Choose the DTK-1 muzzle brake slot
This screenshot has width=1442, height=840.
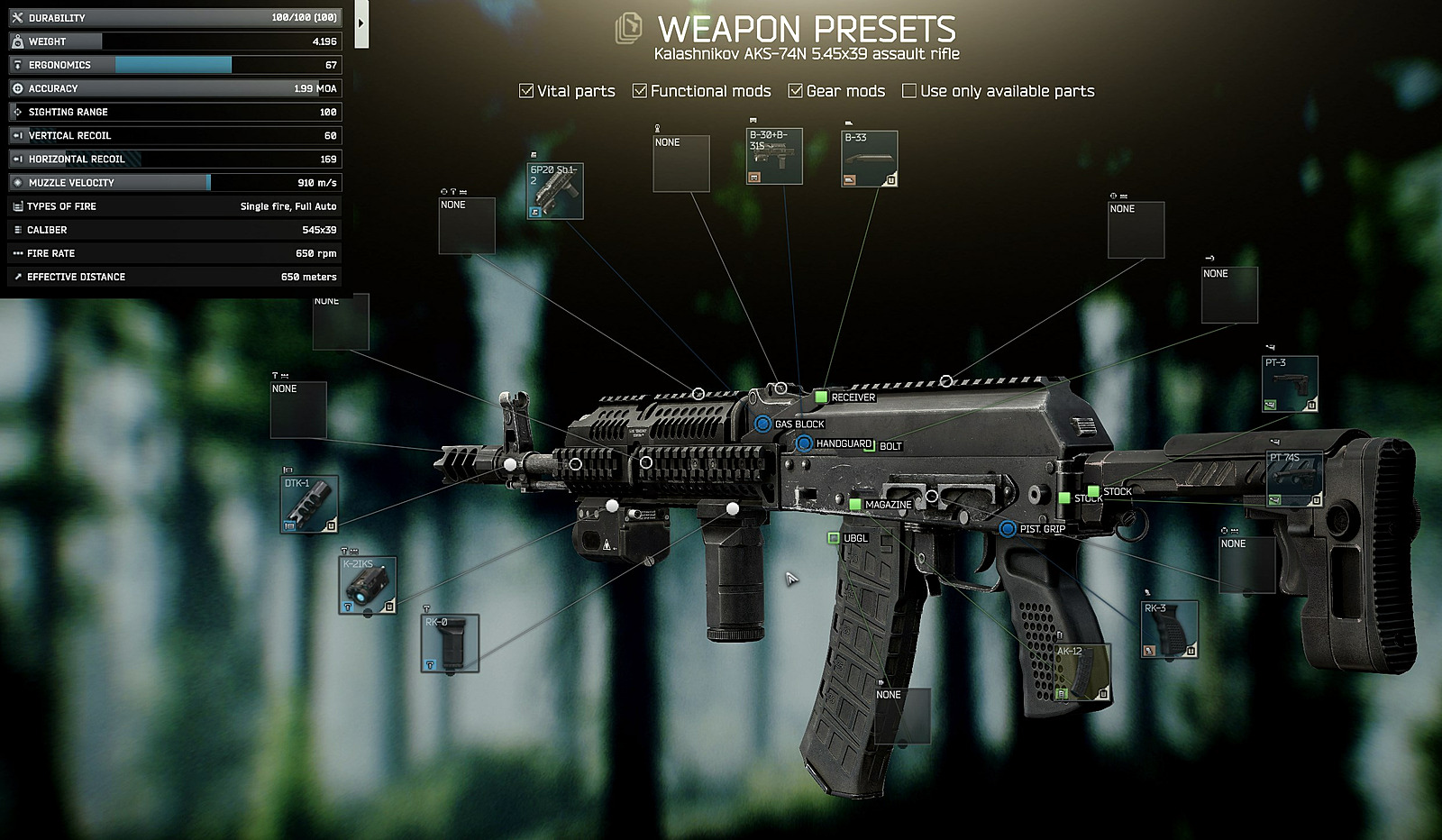[309, 504]
